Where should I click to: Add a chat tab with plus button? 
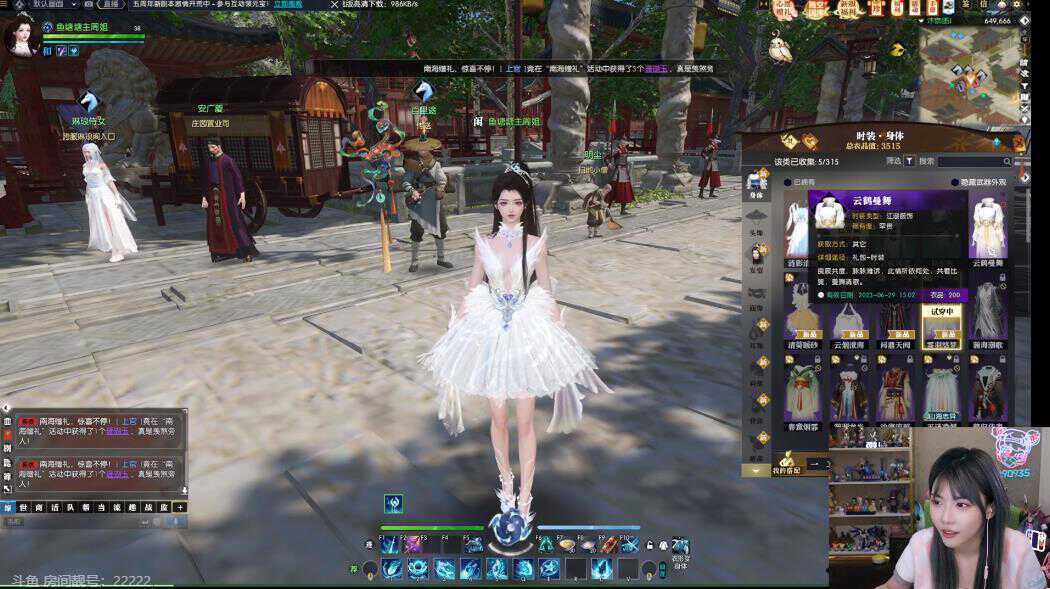tap(180, 508)
